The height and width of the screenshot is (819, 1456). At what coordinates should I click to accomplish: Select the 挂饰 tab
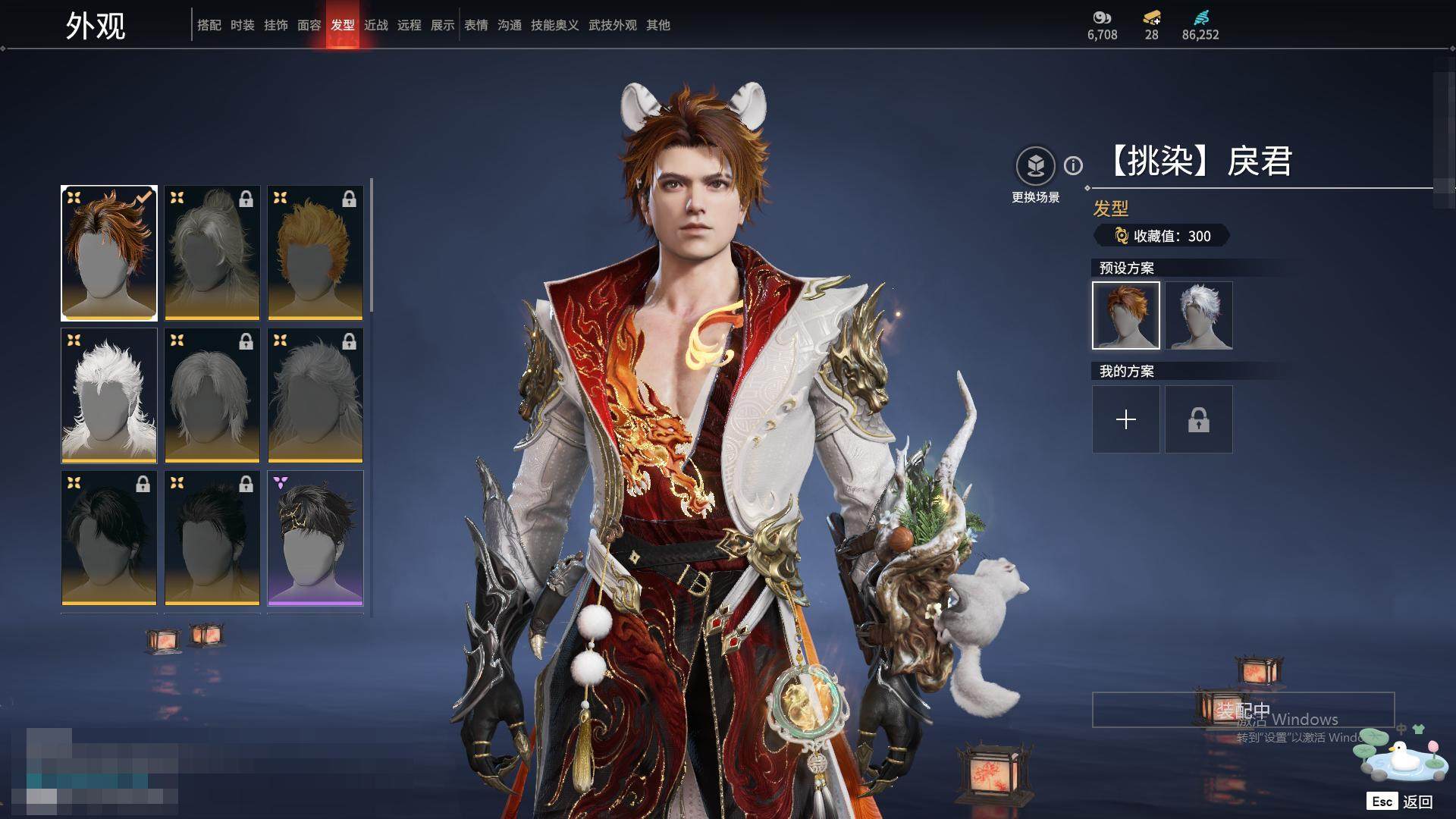tap(275, 25)
